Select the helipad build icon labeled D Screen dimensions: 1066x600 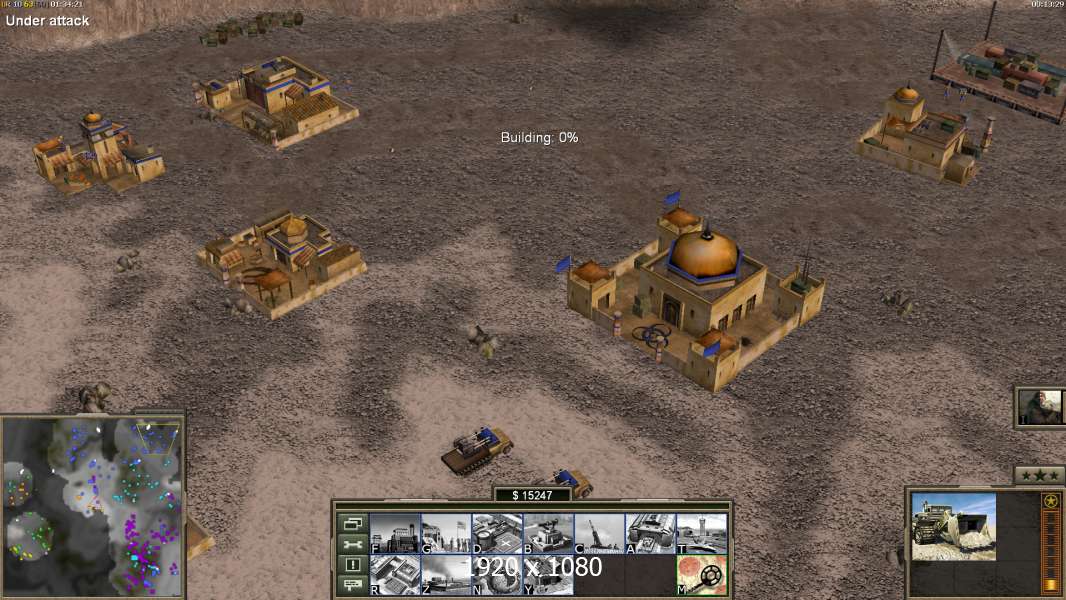(x=497, y=533)
